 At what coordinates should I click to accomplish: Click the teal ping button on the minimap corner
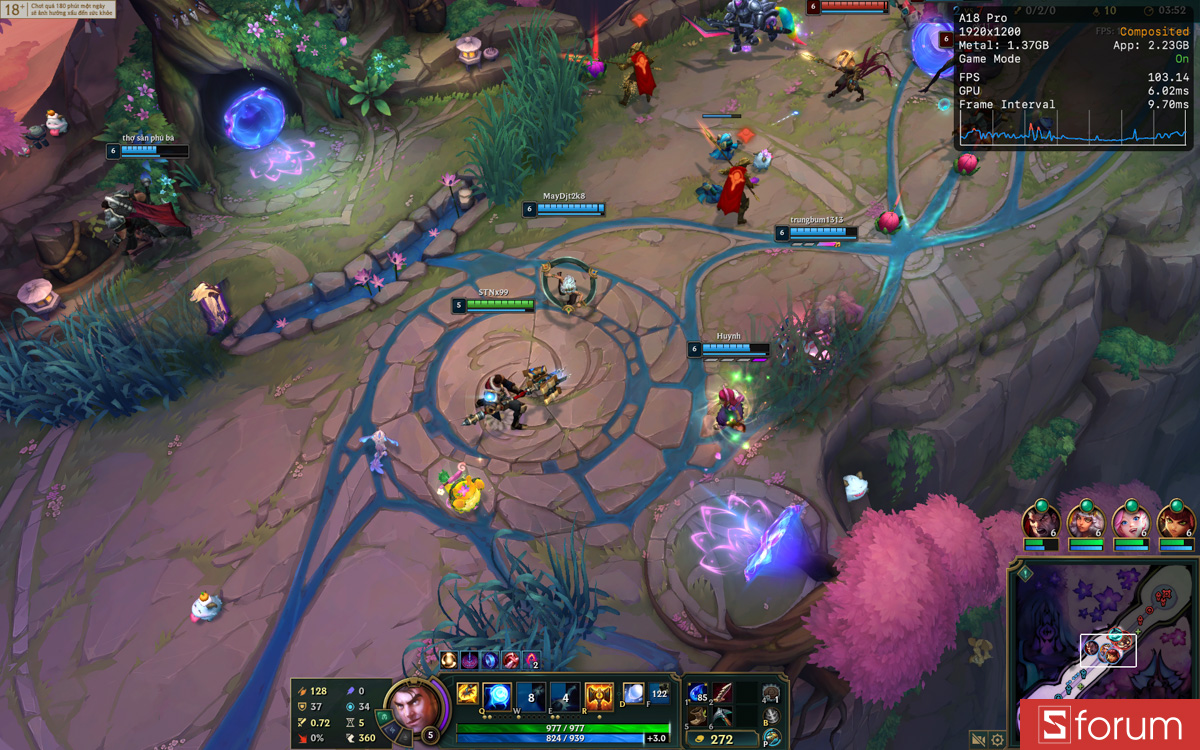(x=1025, y=574)
